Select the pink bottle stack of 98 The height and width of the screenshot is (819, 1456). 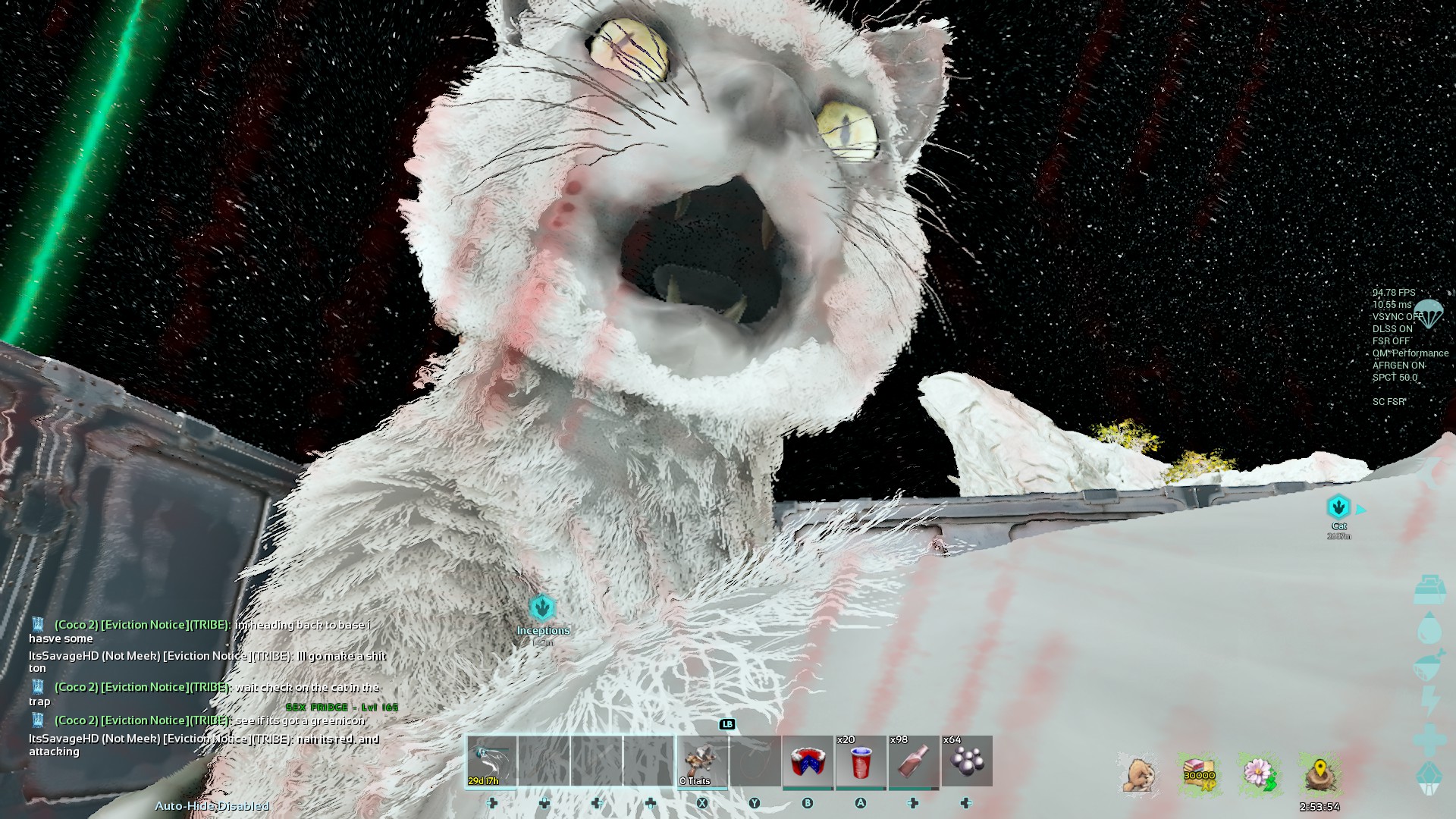pyautogui.click(x=914, y=761)
